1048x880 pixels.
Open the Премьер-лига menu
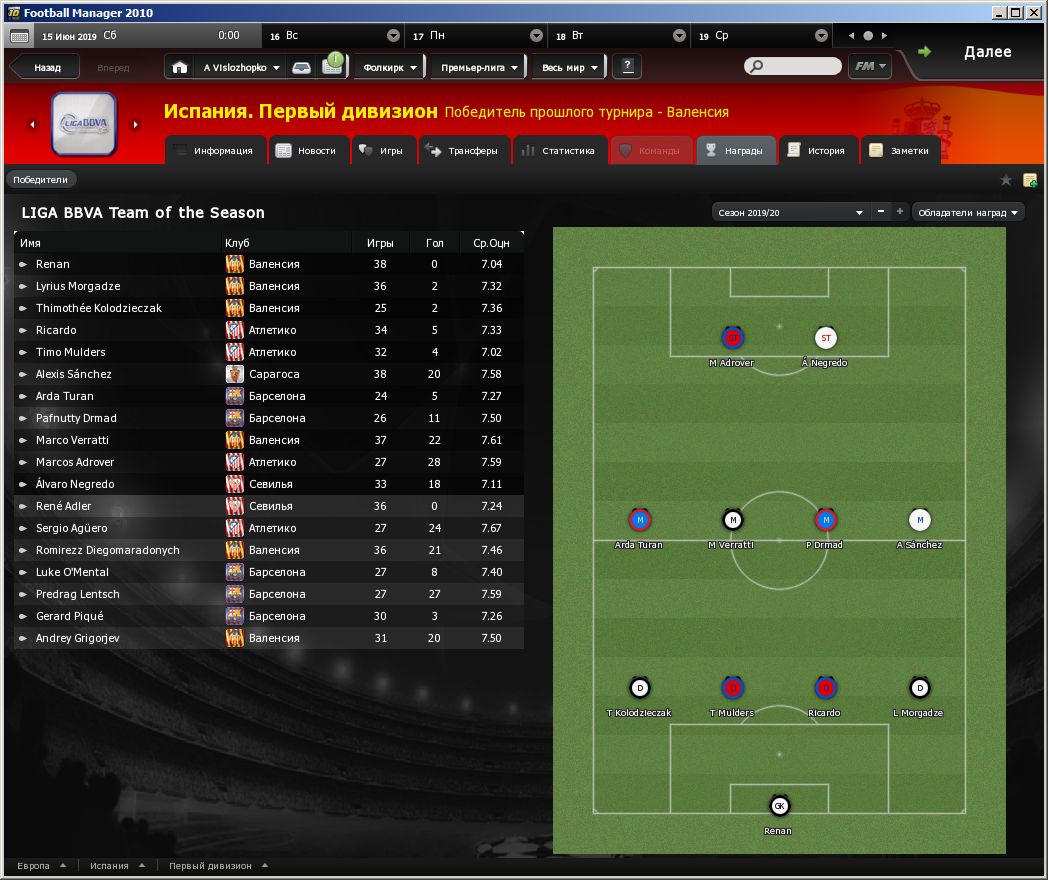pos(479,68)
